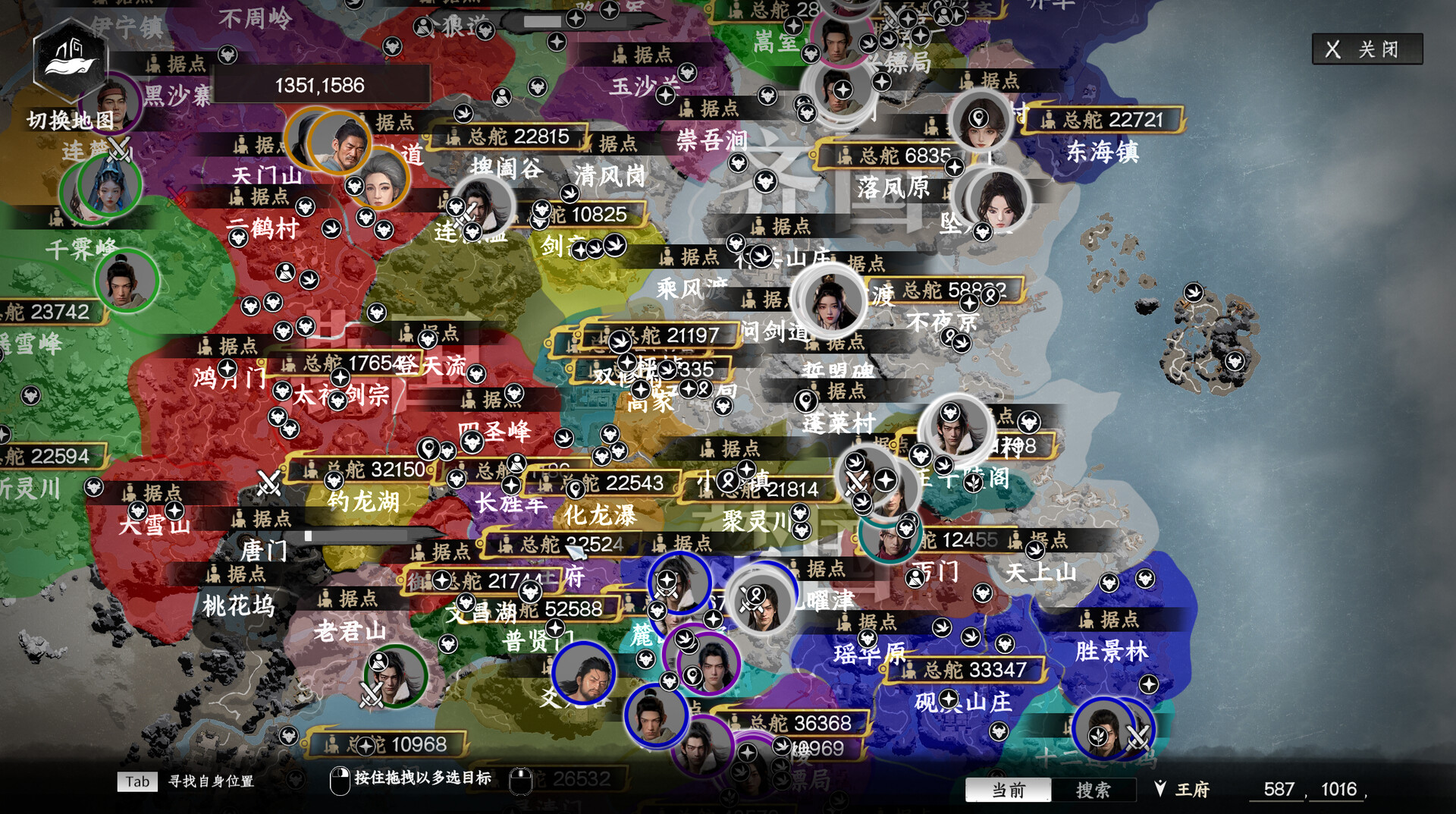Click the 关闭 close button
The width and height of the screenshot is (1456, 814).
[x=1367, y=50]
